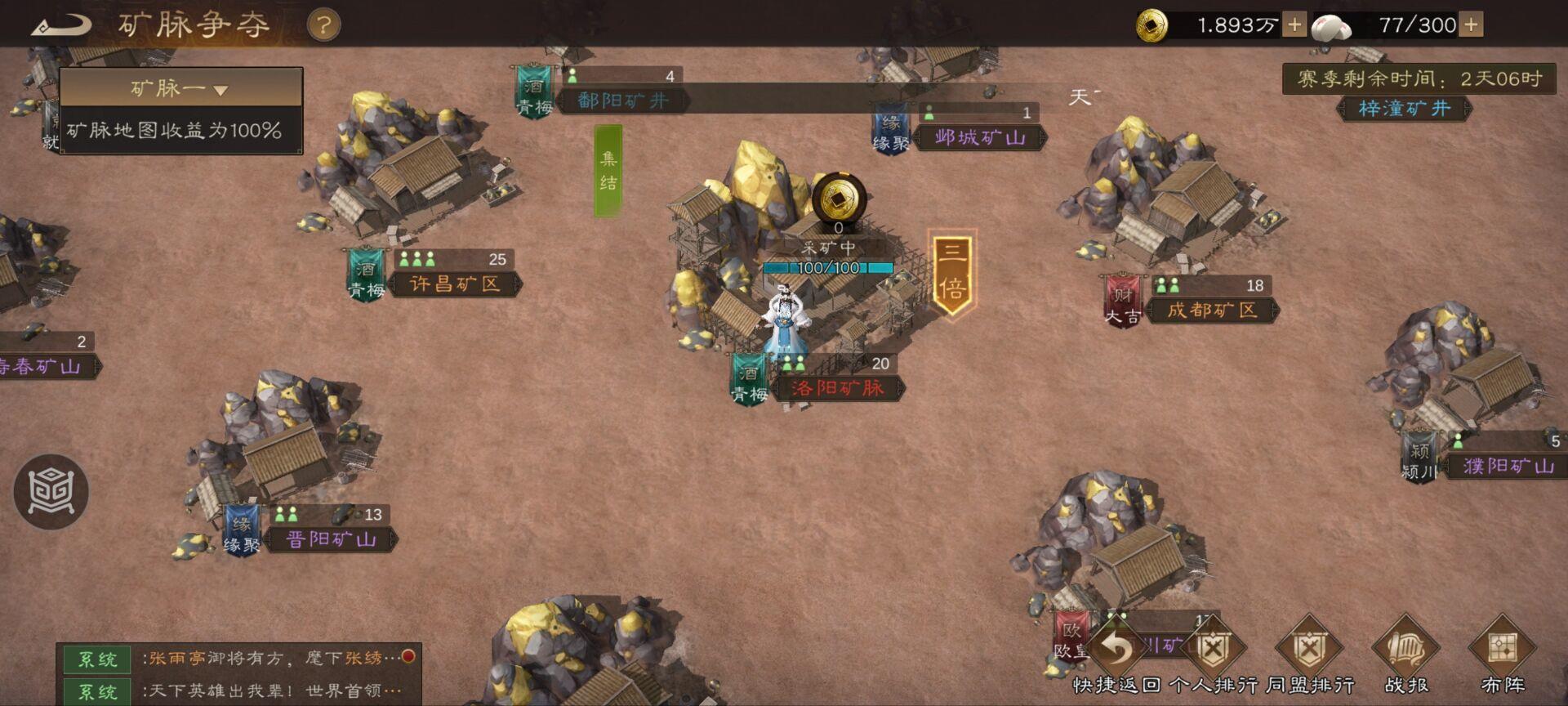Click the back arrow at top left
This screenshot has height=706, width=1568.
61,23
